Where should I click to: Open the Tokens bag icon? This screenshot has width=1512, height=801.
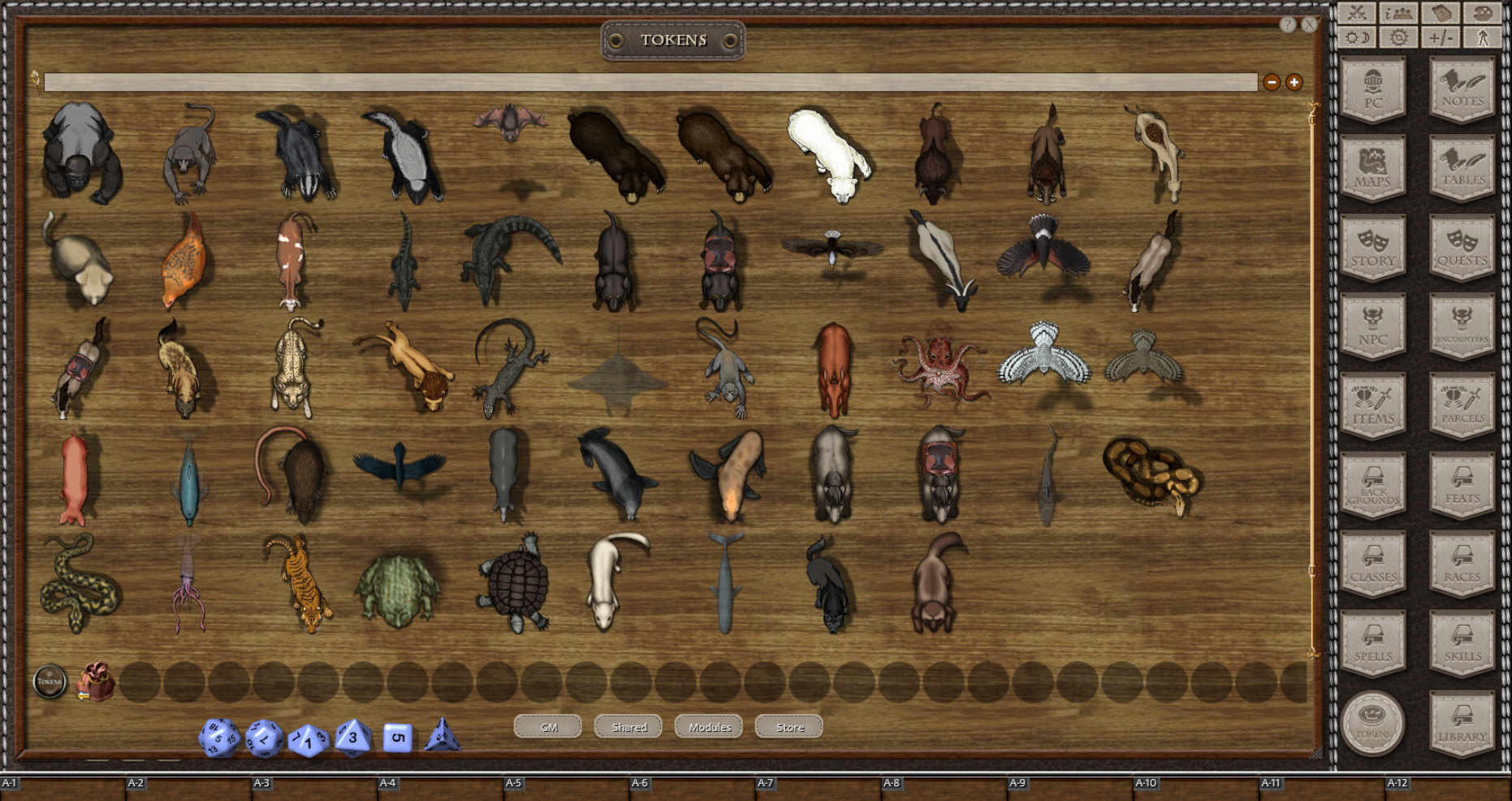click(95, 682)
